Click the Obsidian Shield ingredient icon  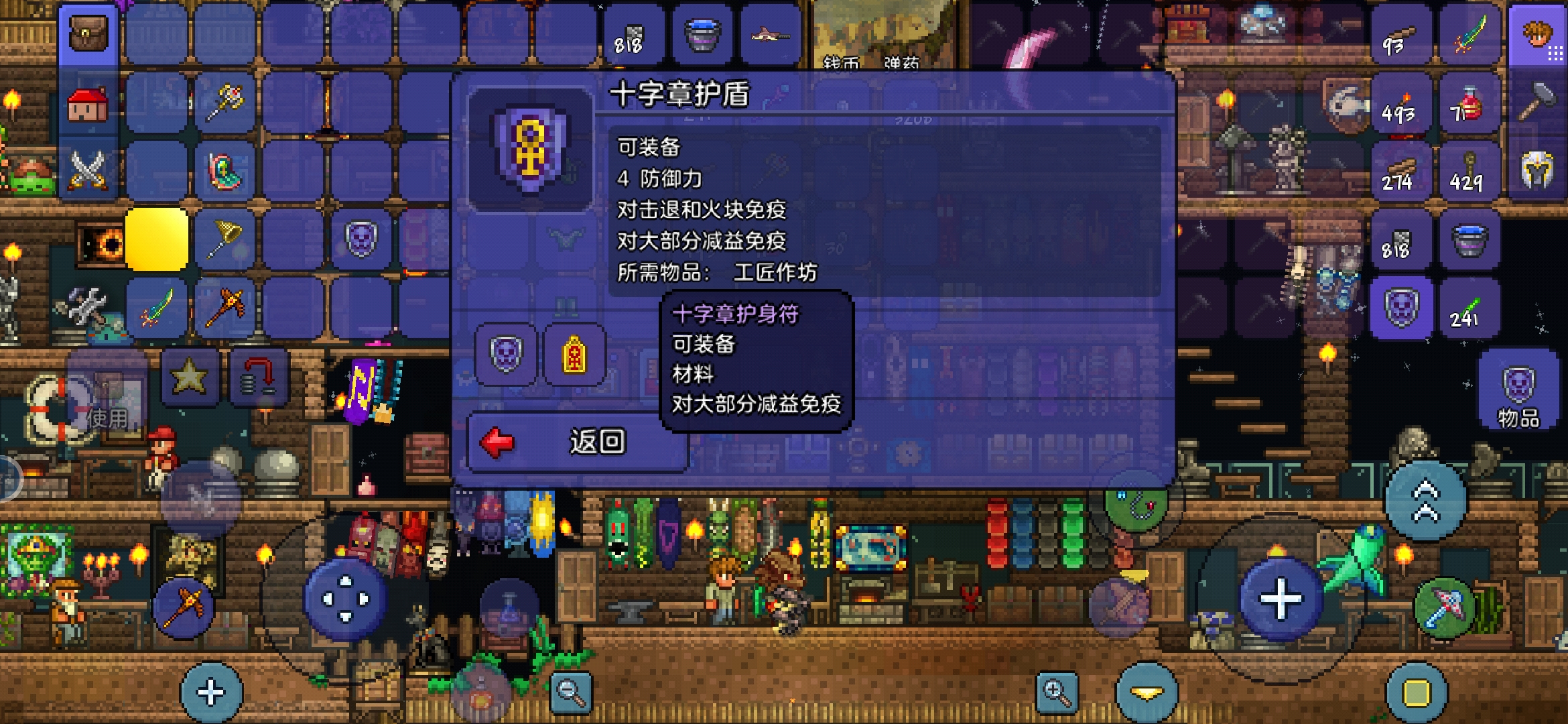pos(507,354)
